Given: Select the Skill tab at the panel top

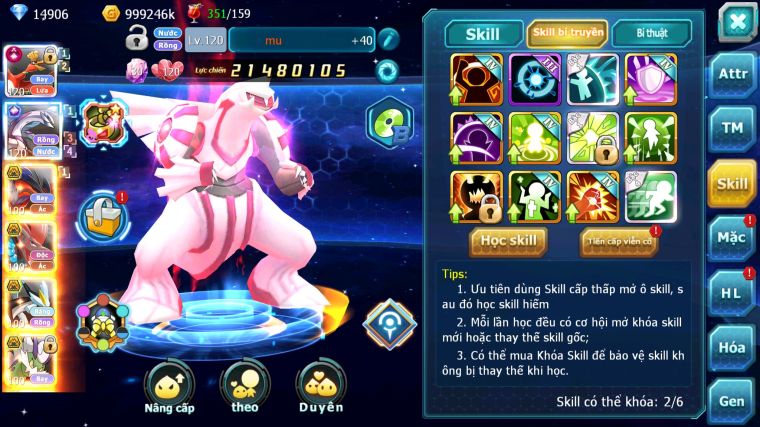Looking at the screenshot, I should (484, 34).
